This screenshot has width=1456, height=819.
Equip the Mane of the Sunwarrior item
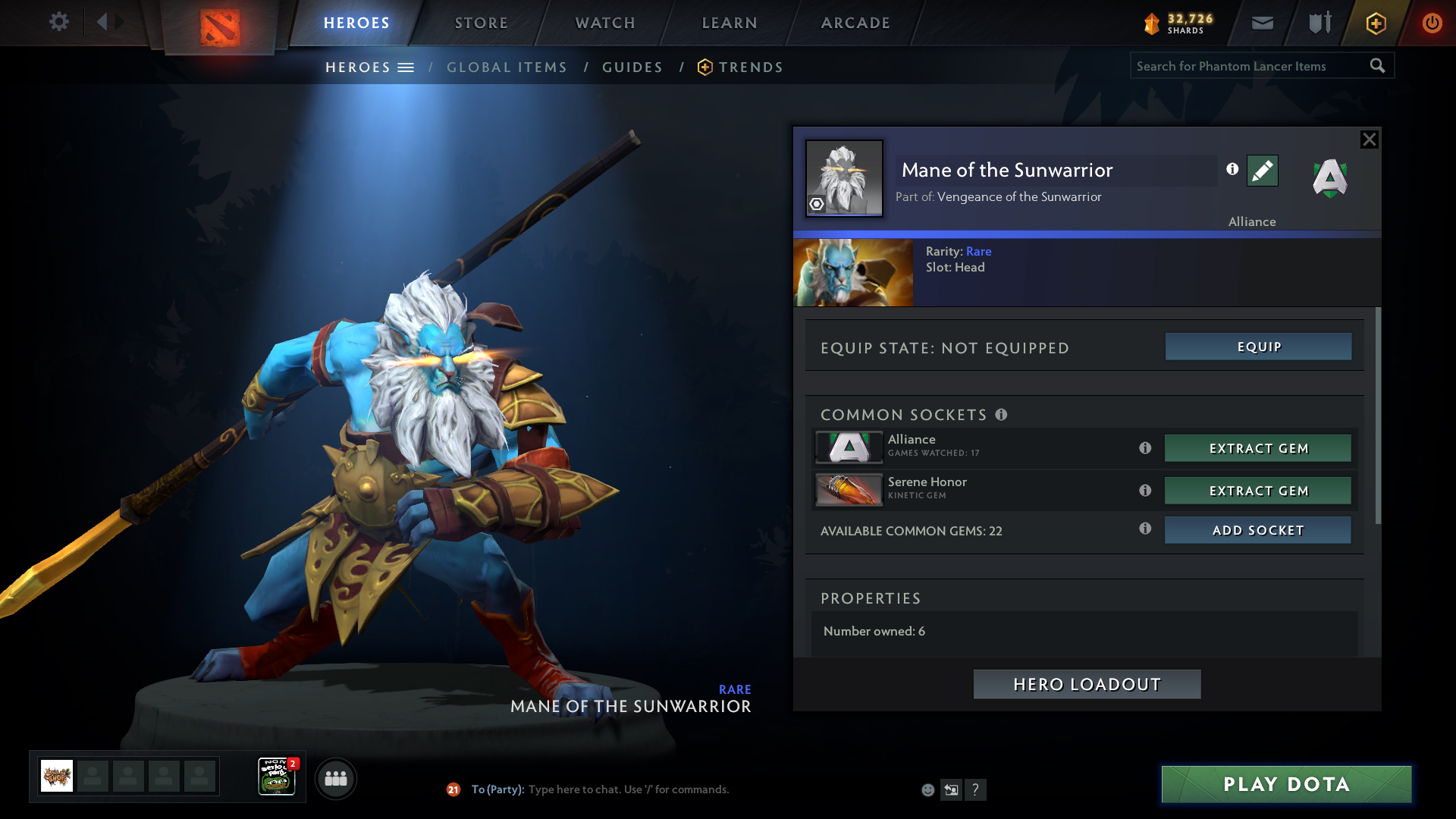click(x=1258, y=347)
